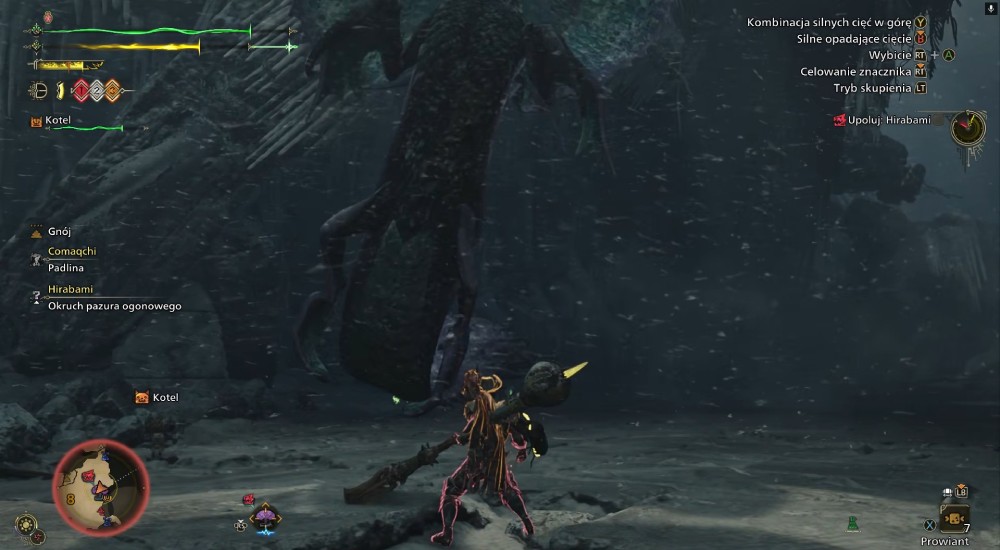Screen dimensions: 1000x550
Task: Click the sun-shaped environment icon beside the minimap
Action: (28, 523)
